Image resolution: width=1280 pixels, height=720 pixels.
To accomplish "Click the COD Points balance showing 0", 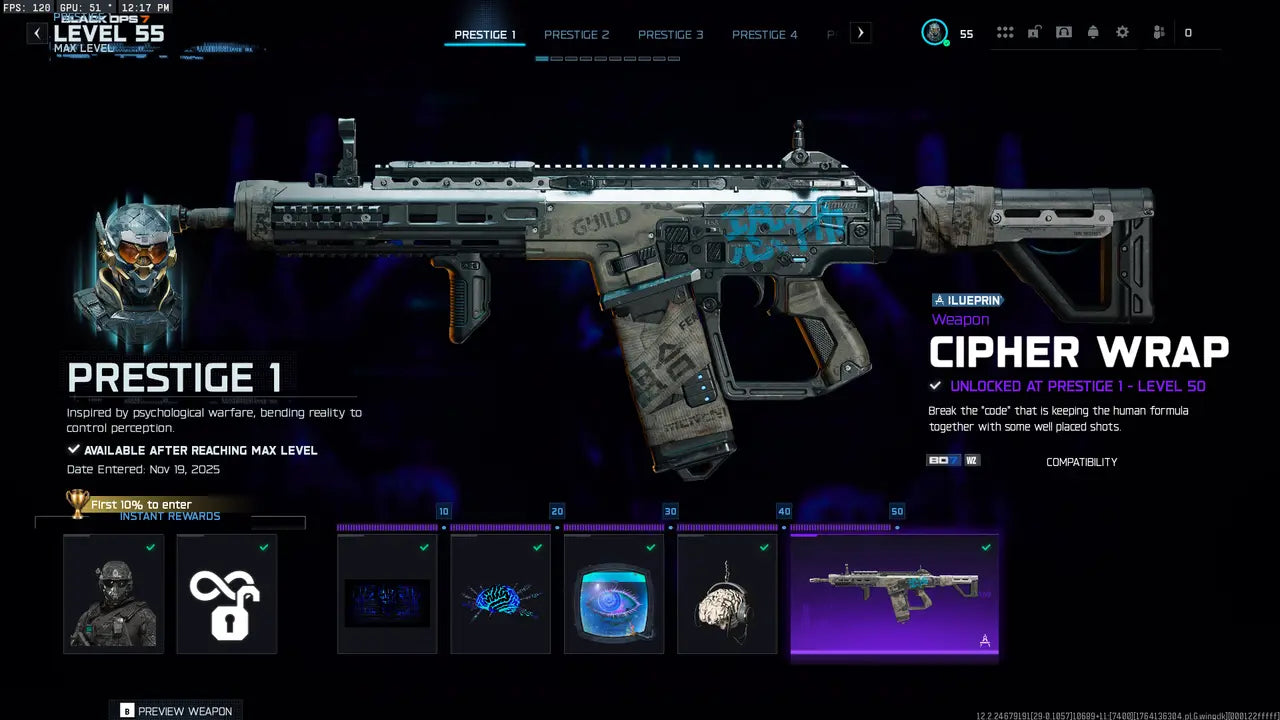I will pyautogui.click(x=1188, y=32).
